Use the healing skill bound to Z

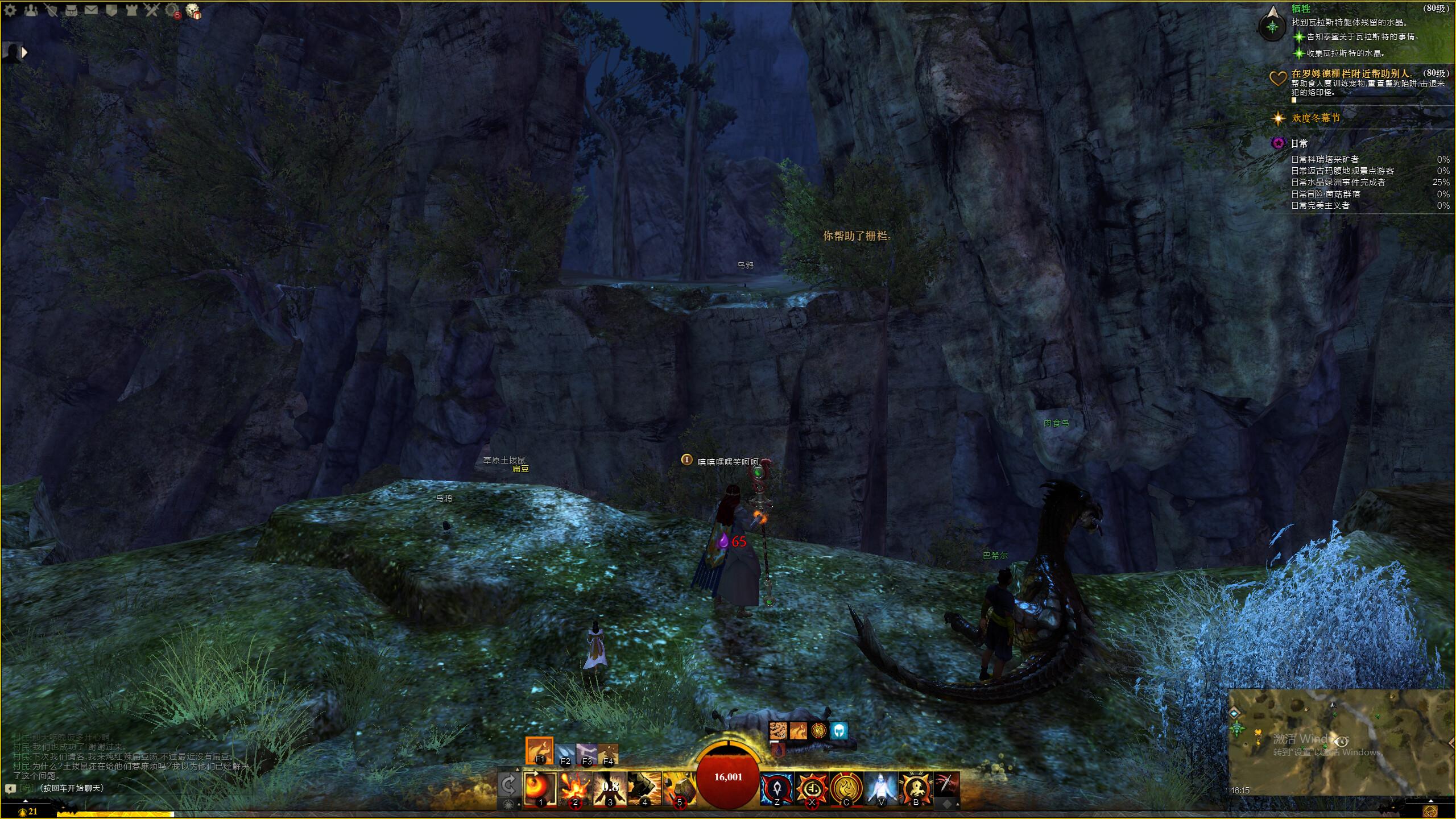click(x=777, y=788)
